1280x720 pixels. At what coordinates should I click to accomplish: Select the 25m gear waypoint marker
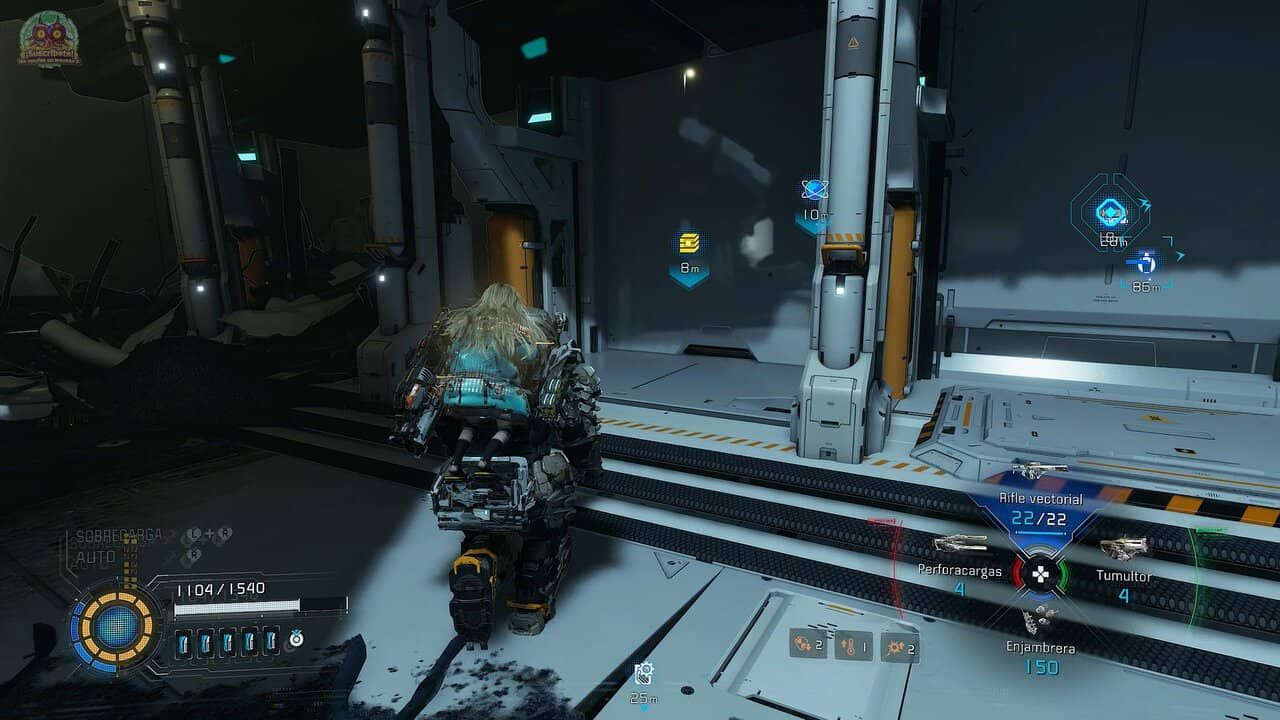pos(645,672)
